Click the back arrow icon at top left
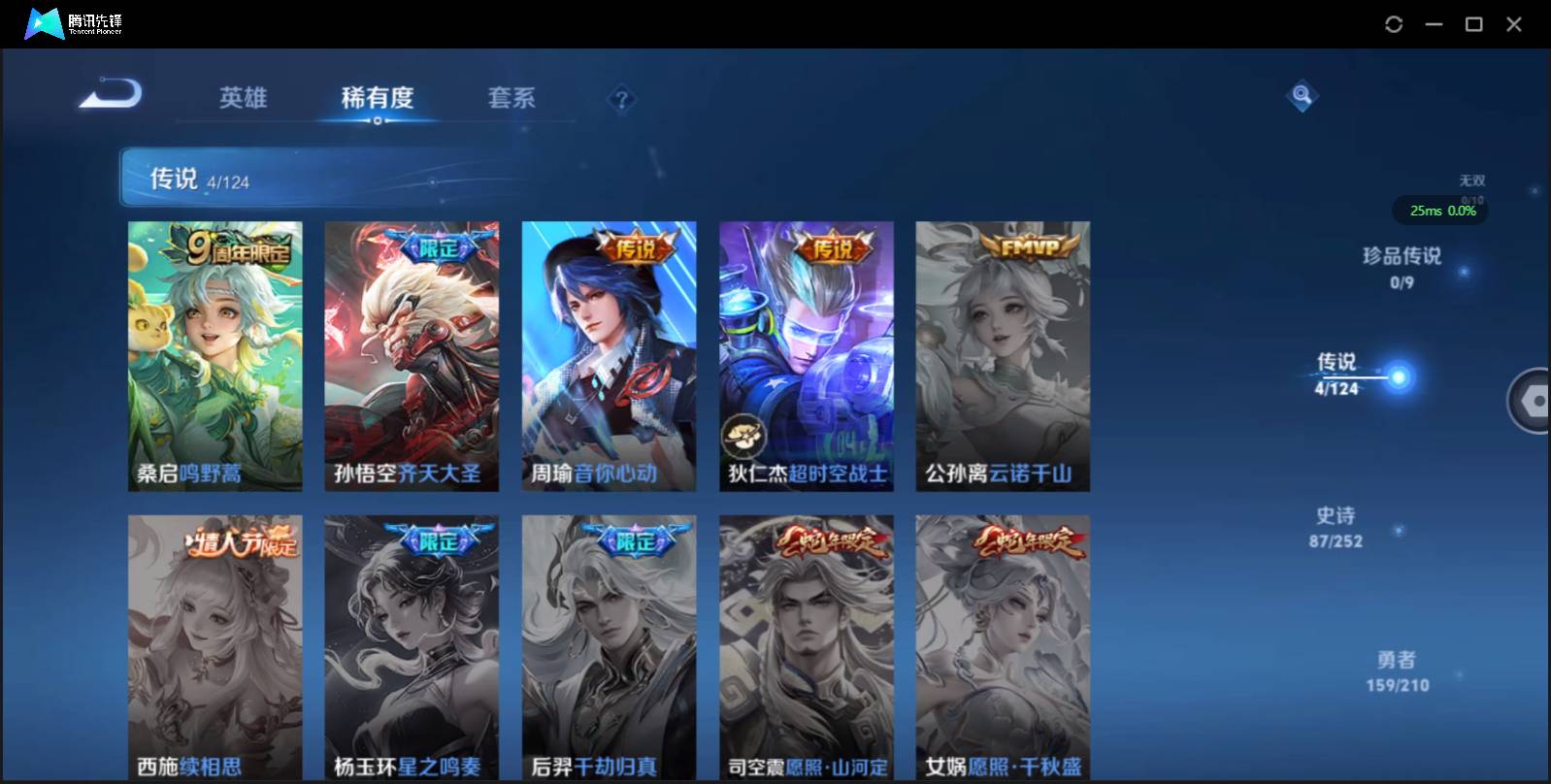Image resolution: width=1551 pixels, height=784 pixels. point(108,94)
